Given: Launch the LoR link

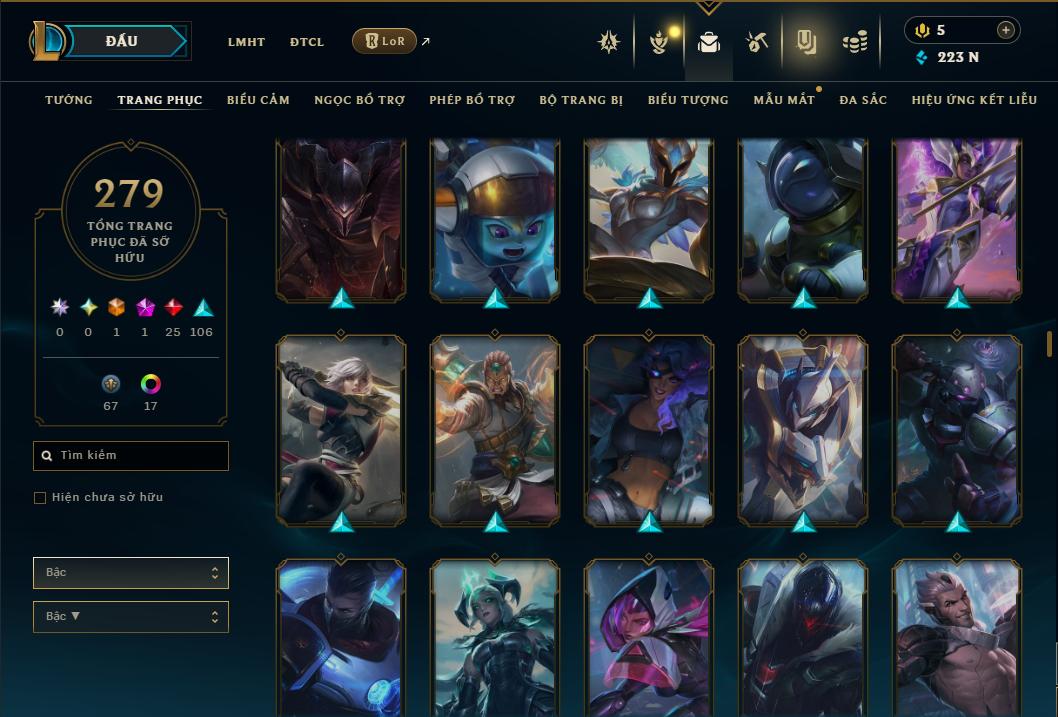Looking at the screenshot, I should tap(385, 41).
